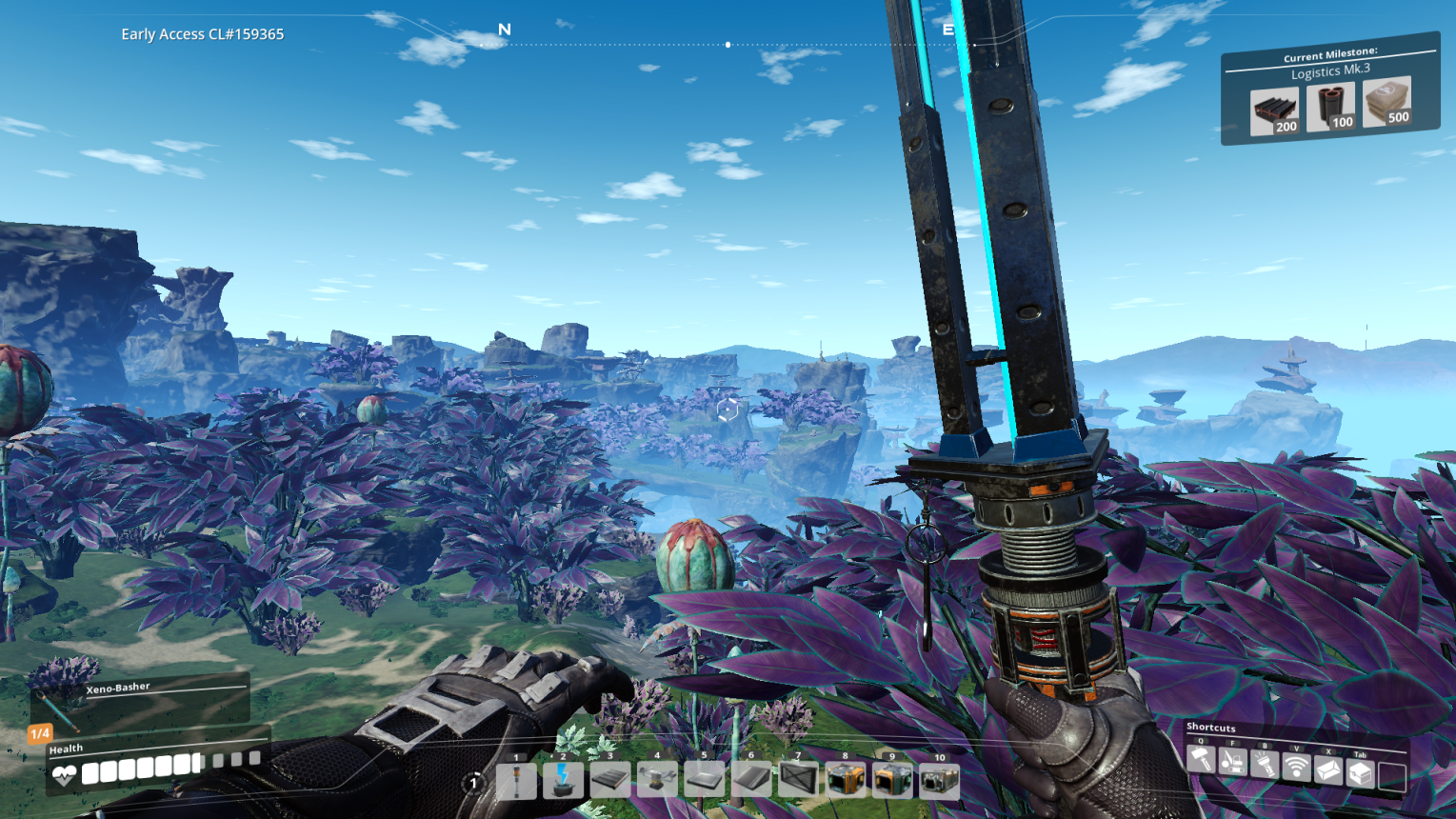Choose the ramp piece in hotbar slot 6
1456x819 pixels.
click(x=751, y=781)
